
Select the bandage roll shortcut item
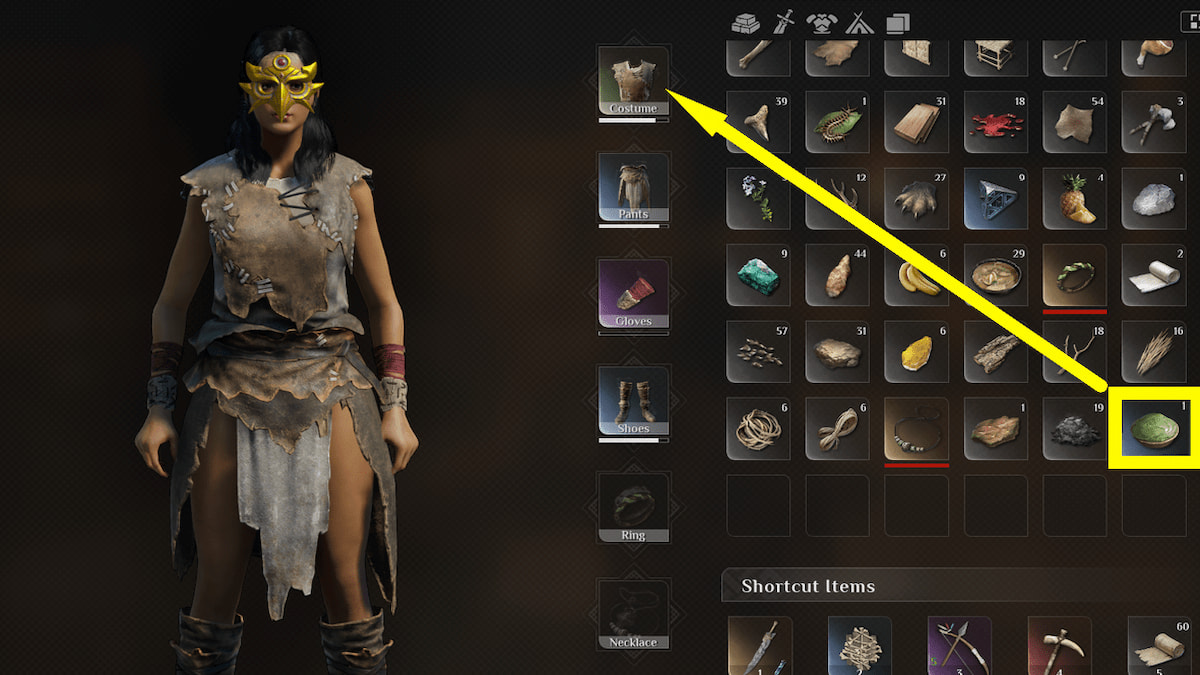click(x=1158, y=647)
